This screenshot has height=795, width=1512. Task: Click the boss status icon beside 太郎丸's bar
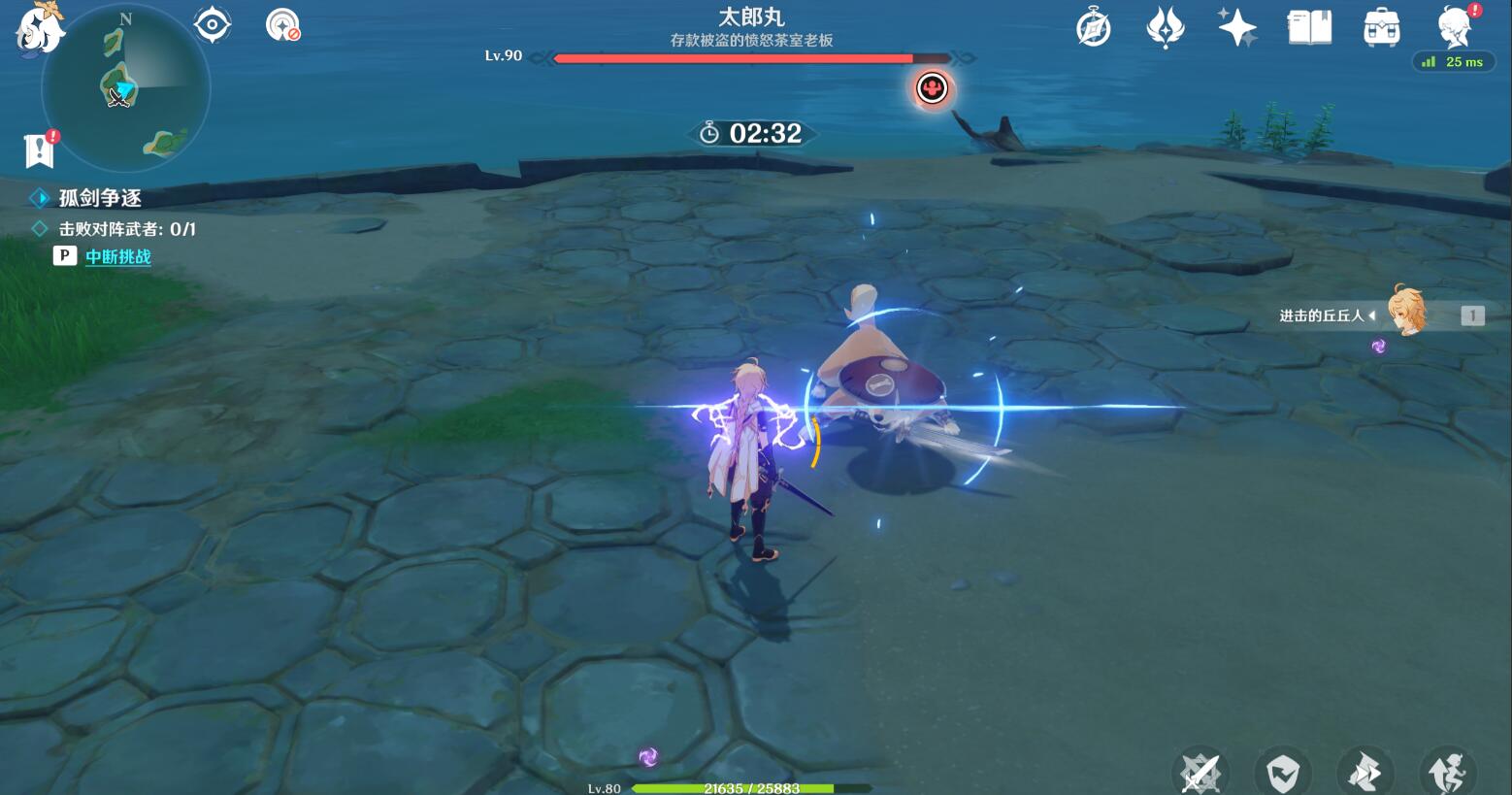point(932,89)
